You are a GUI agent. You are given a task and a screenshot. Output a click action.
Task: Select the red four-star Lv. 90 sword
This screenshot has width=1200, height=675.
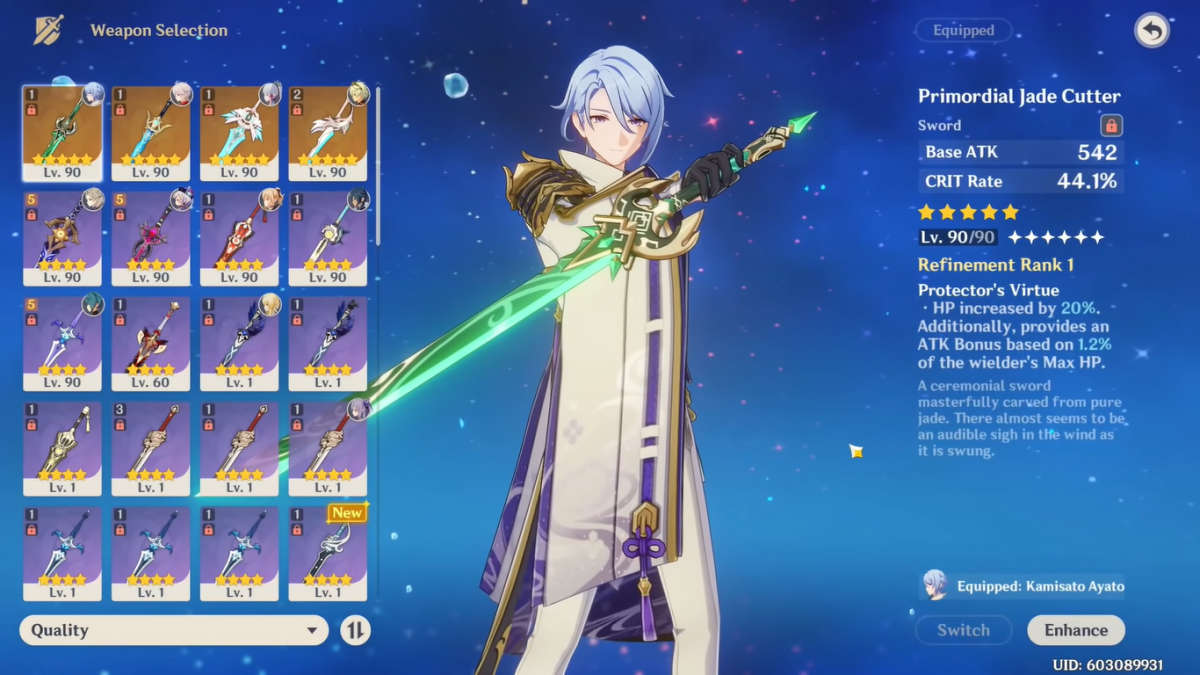(239, 237)
